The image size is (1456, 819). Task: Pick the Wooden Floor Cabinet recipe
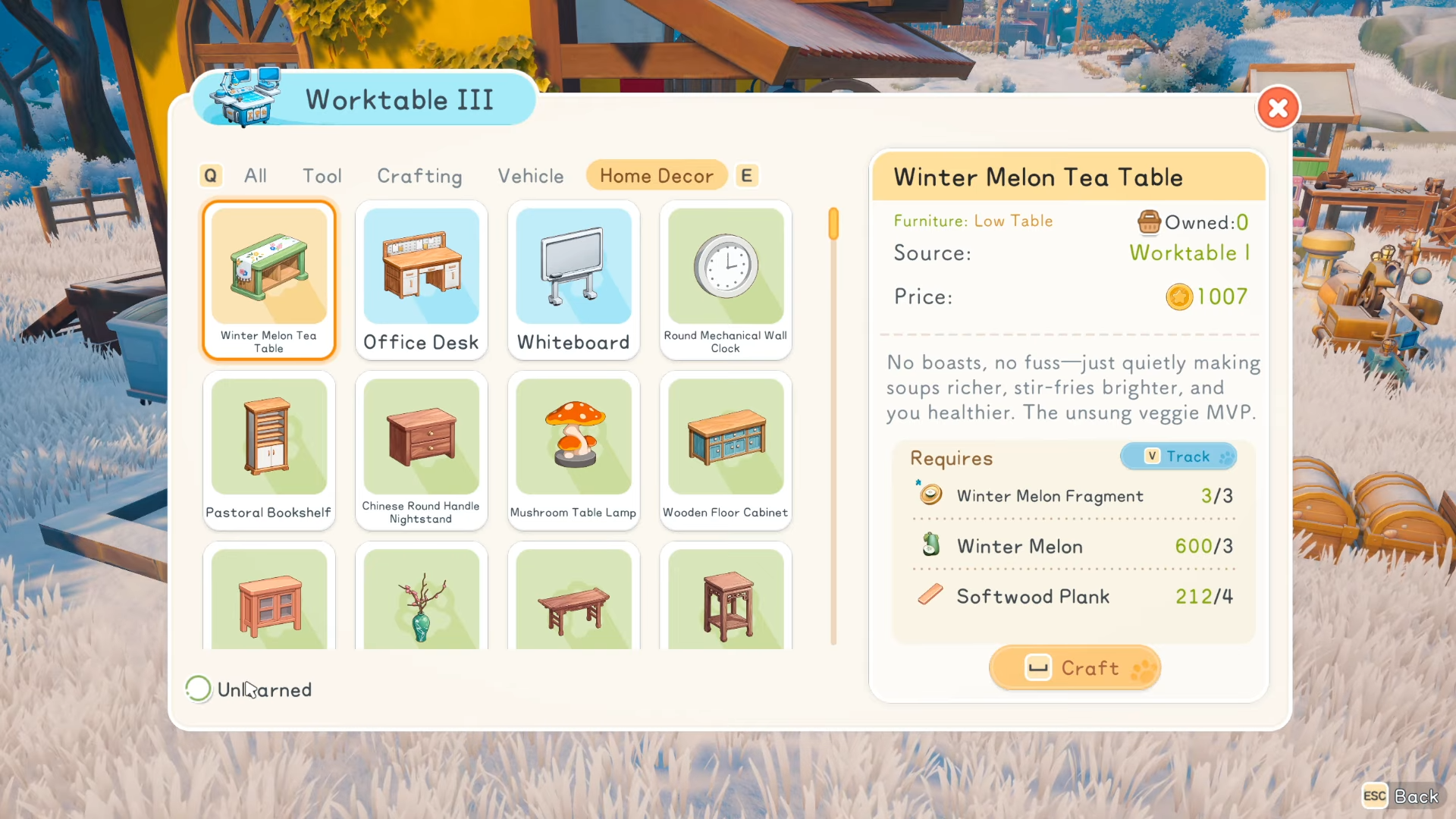[726, 450]
